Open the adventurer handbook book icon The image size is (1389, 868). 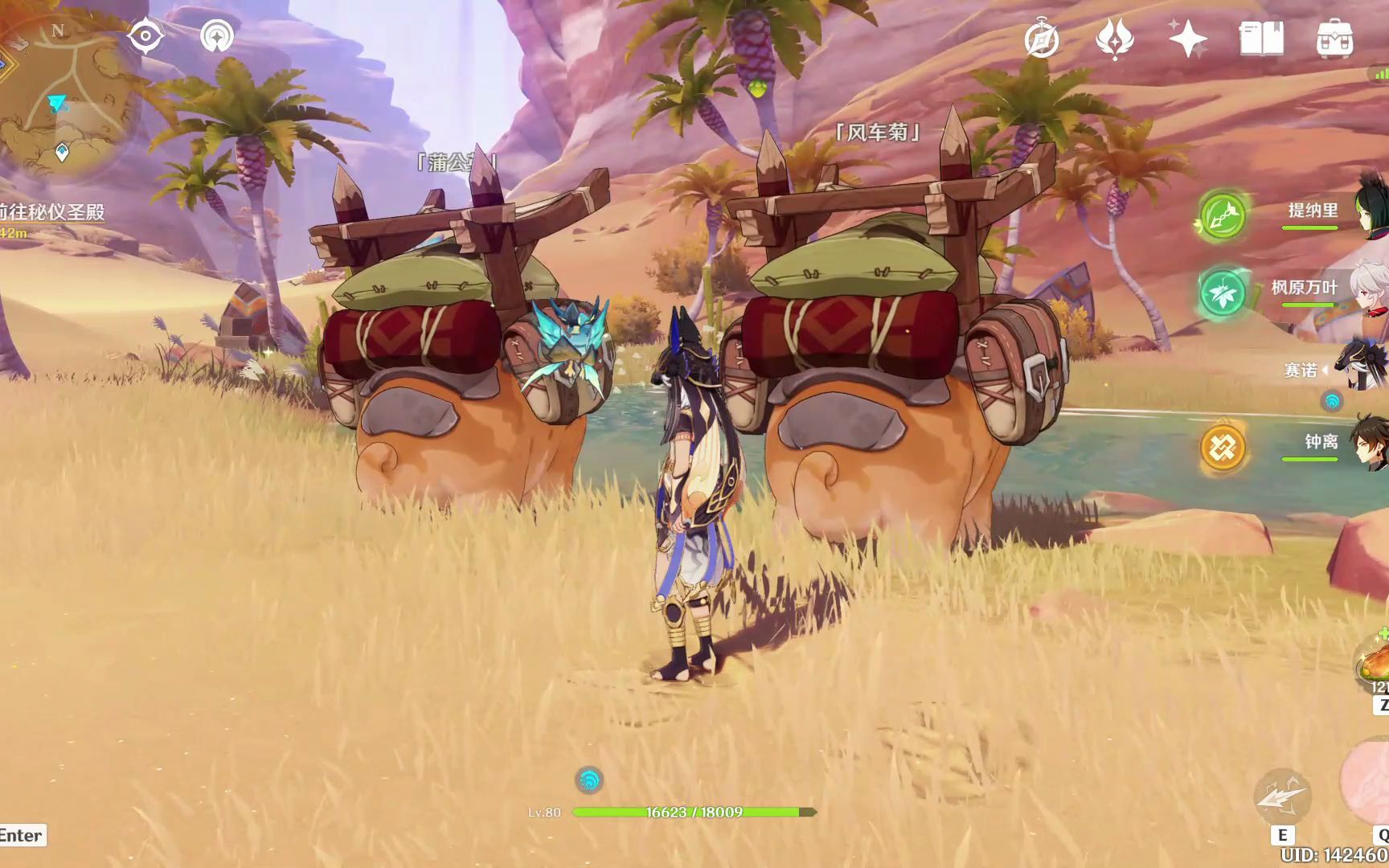click(x=1261, y=39)
